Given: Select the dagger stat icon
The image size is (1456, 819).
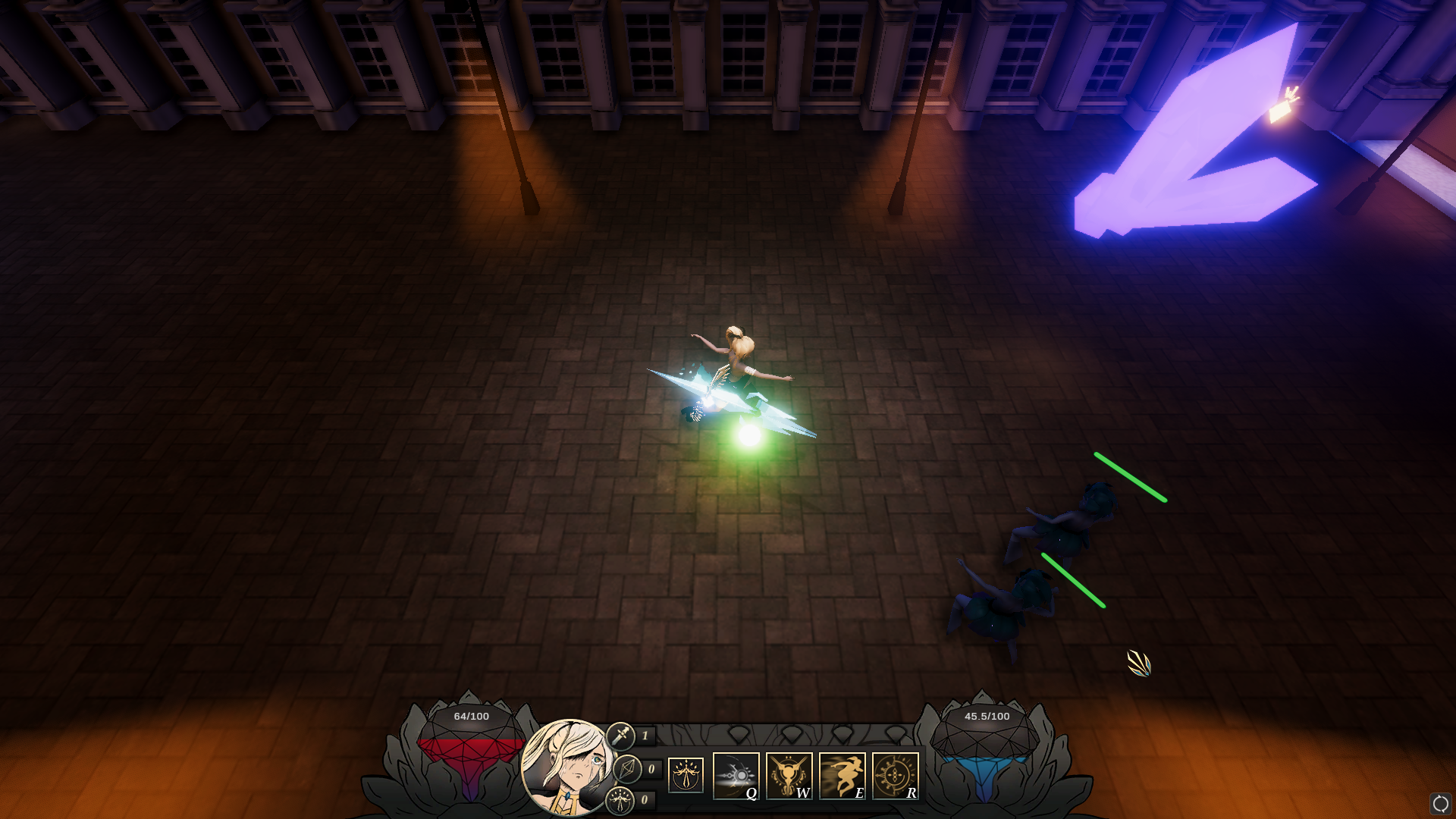Looking at the screenshot, I should click(620, 736).
